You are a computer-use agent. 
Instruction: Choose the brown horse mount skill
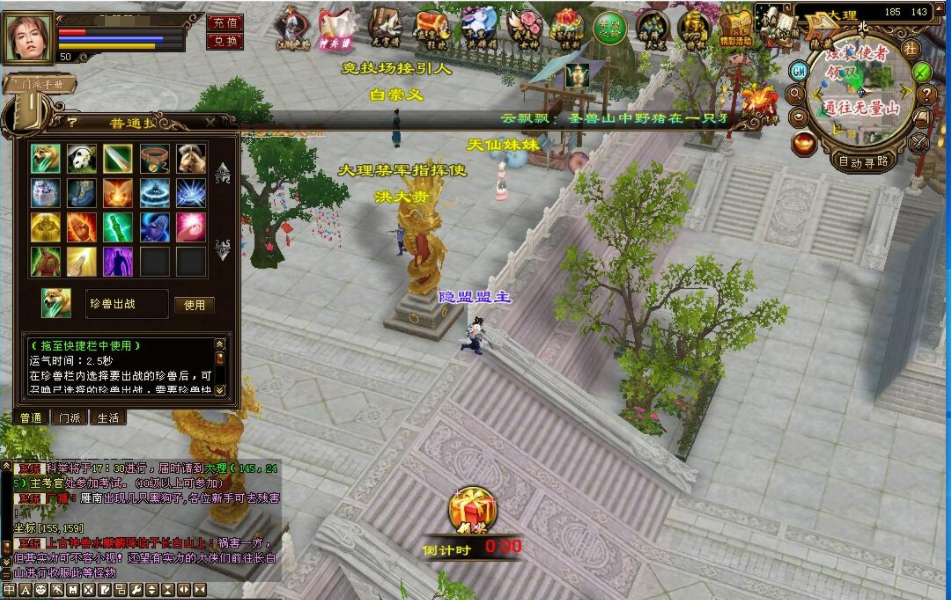(x=191, y=159)
